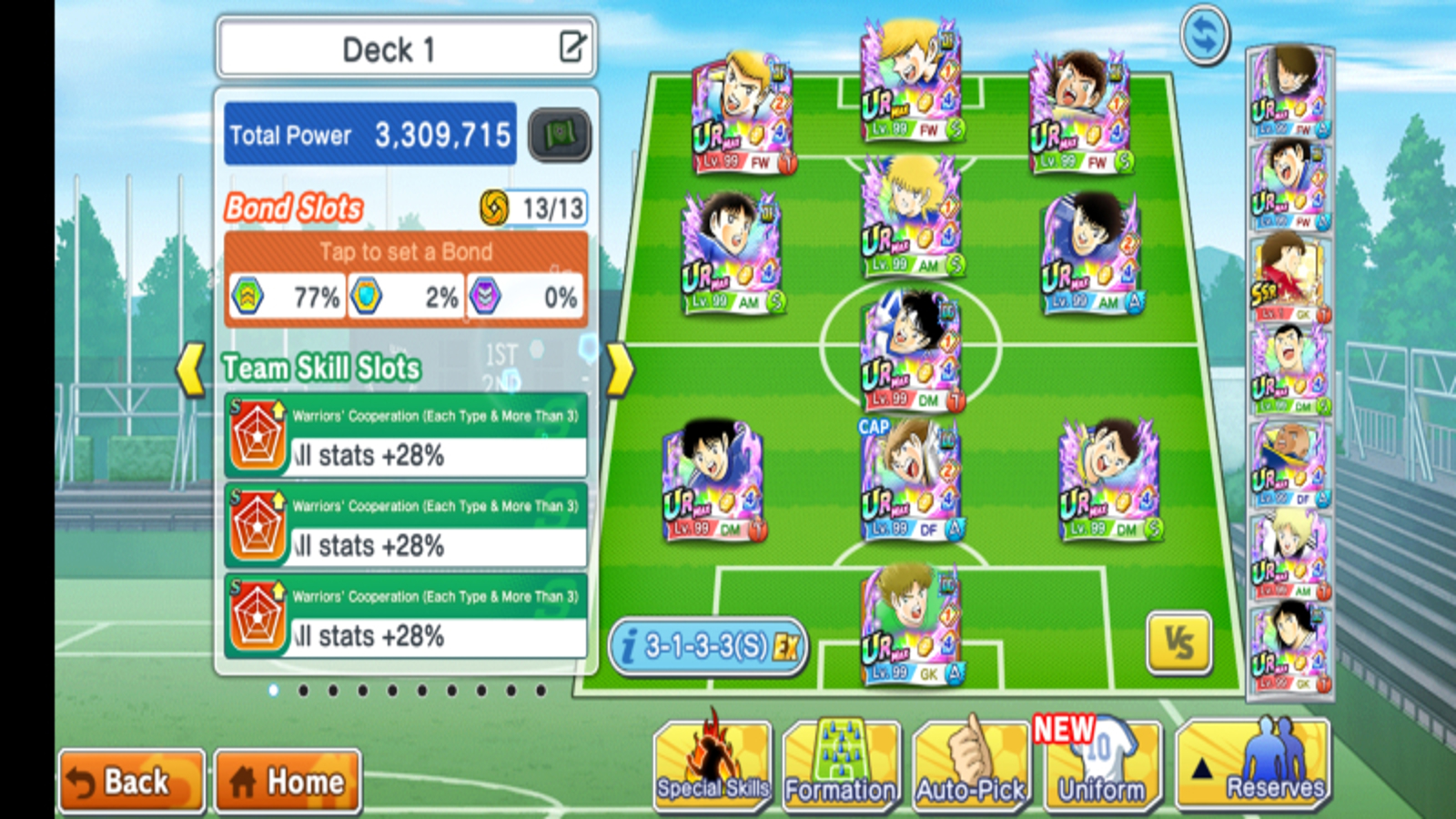Tap to set a Bond
The image size is (1456, 819).
pyautogui.click(x=406, y=252)
